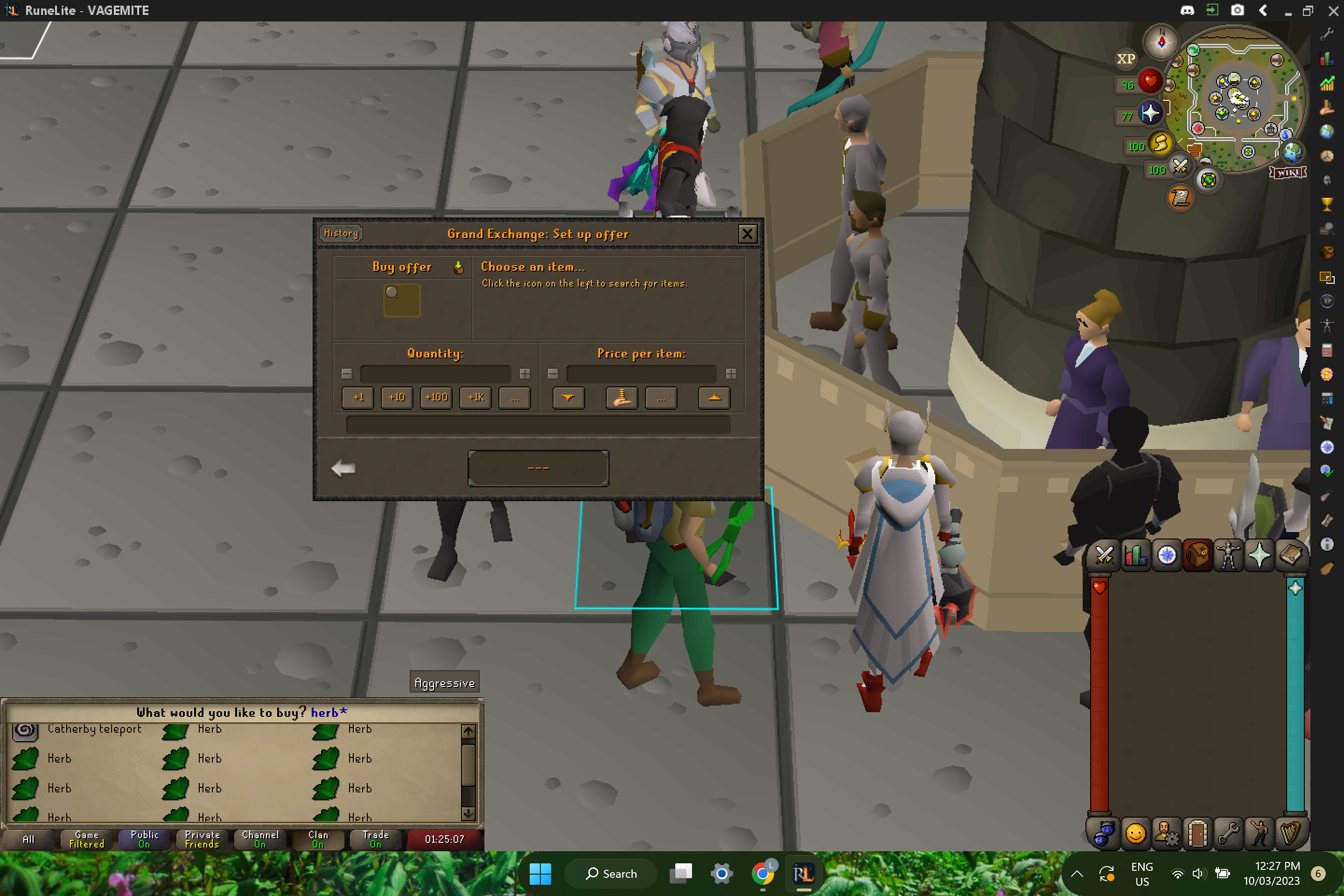Open custom price entry with ellipsis button
The width and height of the screenshot is (1344, 896).
[661, 398]
